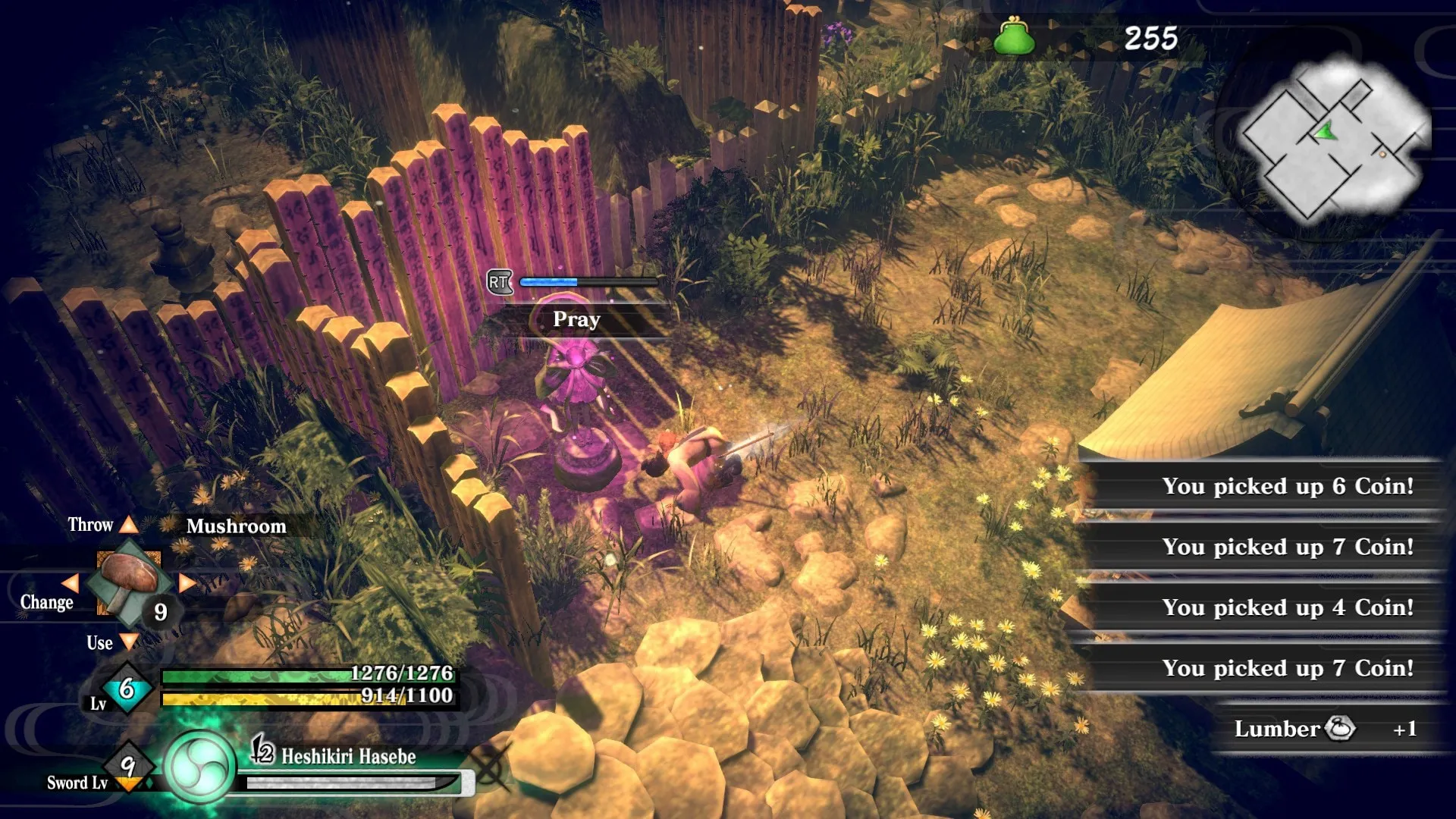This screenshot has height=819, width=1456.
Task: Select the sword level 9 diamond
Action: [x=128, y=766]
